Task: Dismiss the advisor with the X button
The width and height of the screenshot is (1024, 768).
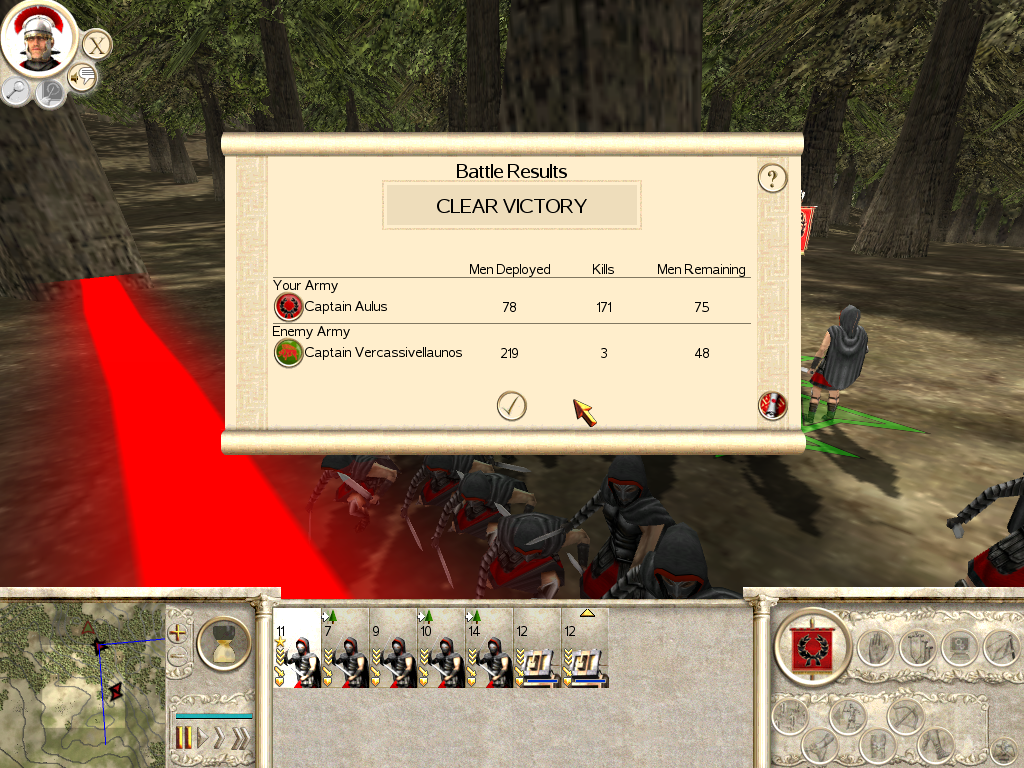Action: [x=96, y=45]
